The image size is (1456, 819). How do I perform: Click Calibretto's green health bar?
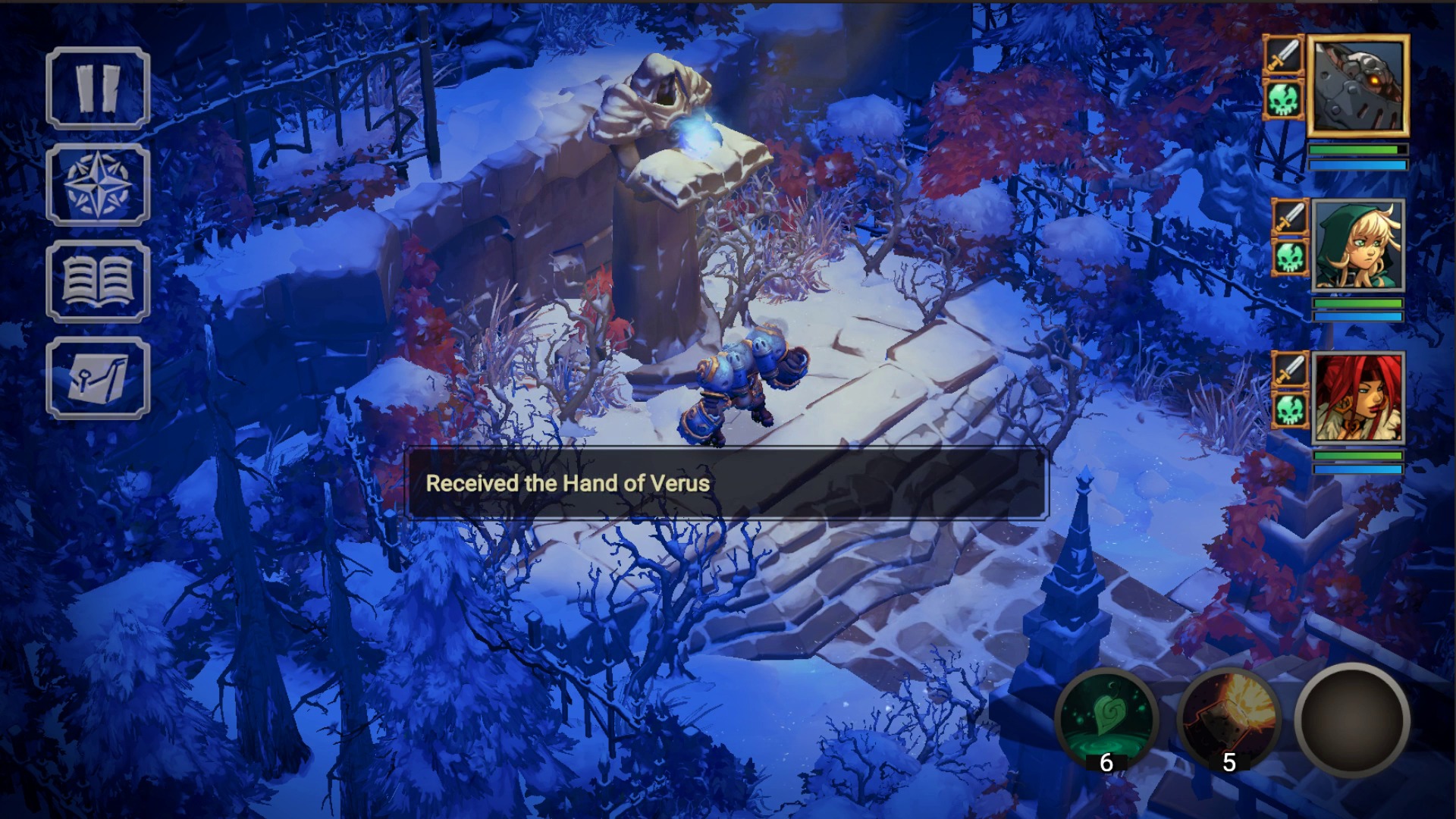tap(1357, 149)
